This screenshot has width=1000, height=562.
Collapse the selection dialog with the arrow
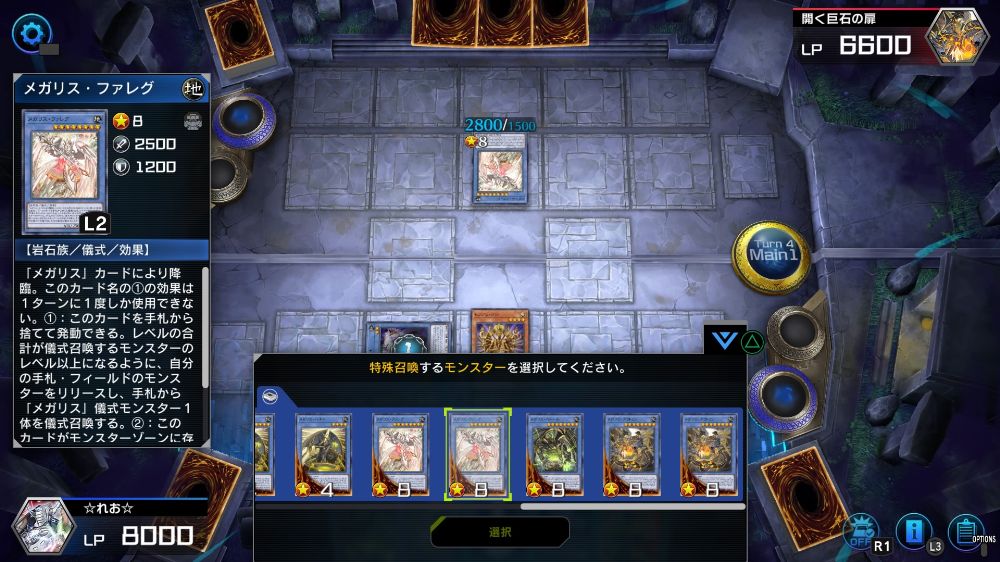coord(721,340)
